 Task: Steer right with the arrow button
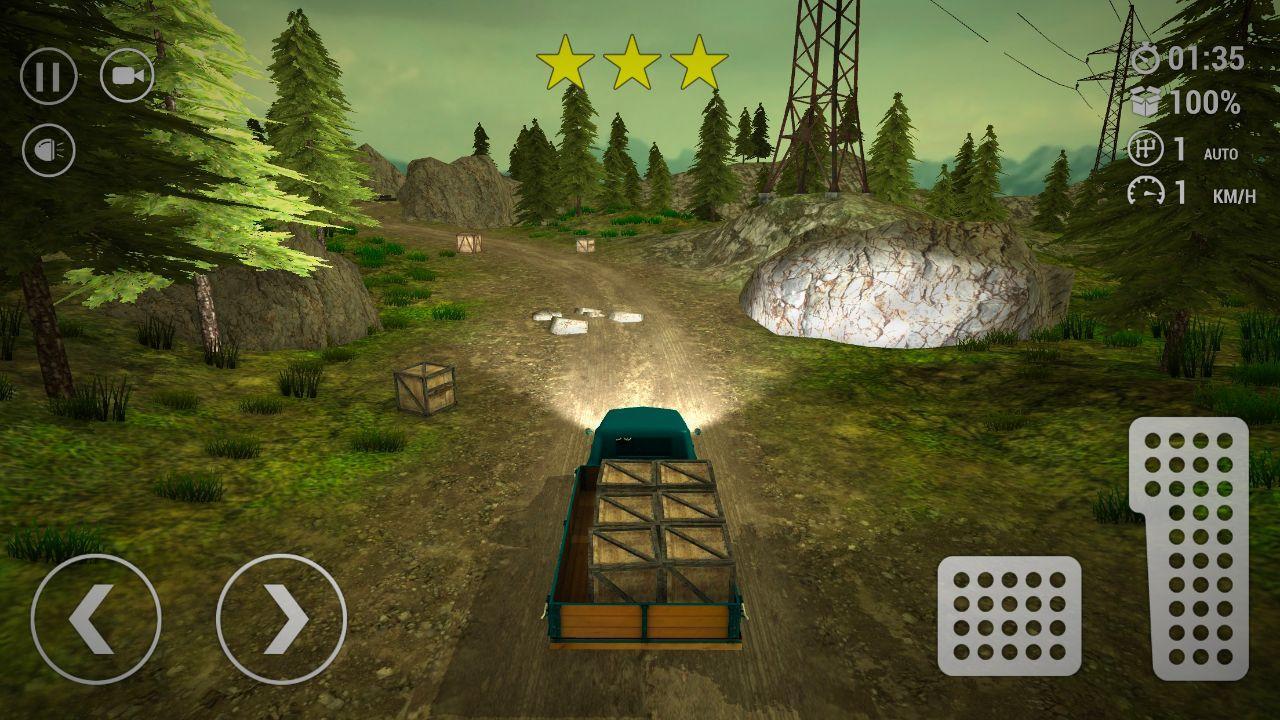tap(281, 618)
